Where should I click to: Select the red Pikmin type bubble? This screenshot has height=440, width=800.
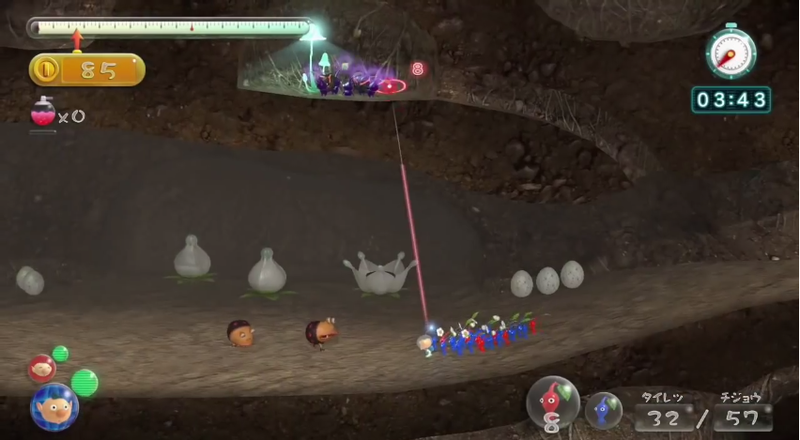[552, 402]
